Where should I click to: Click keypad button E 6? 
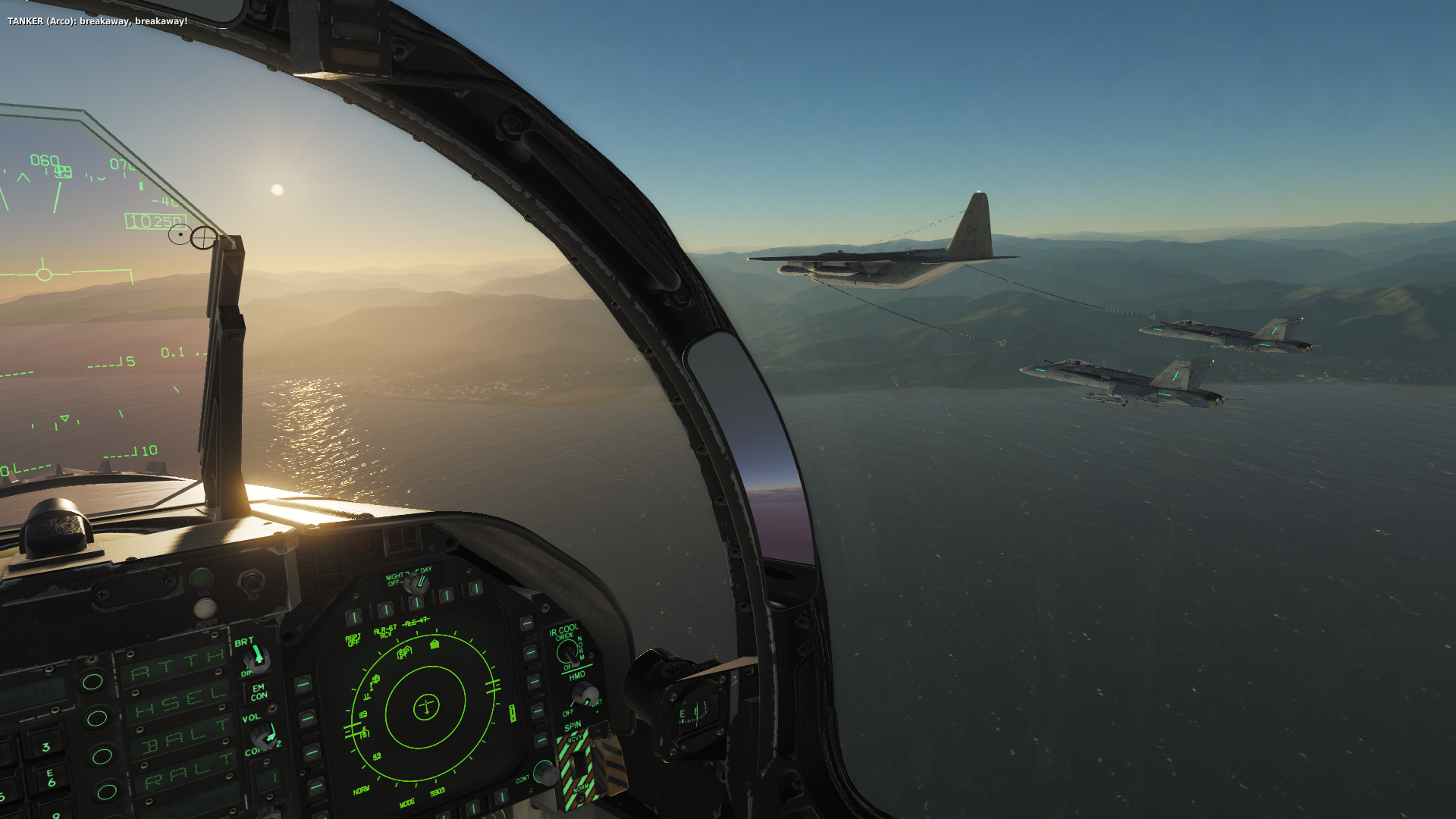point(51,778)
